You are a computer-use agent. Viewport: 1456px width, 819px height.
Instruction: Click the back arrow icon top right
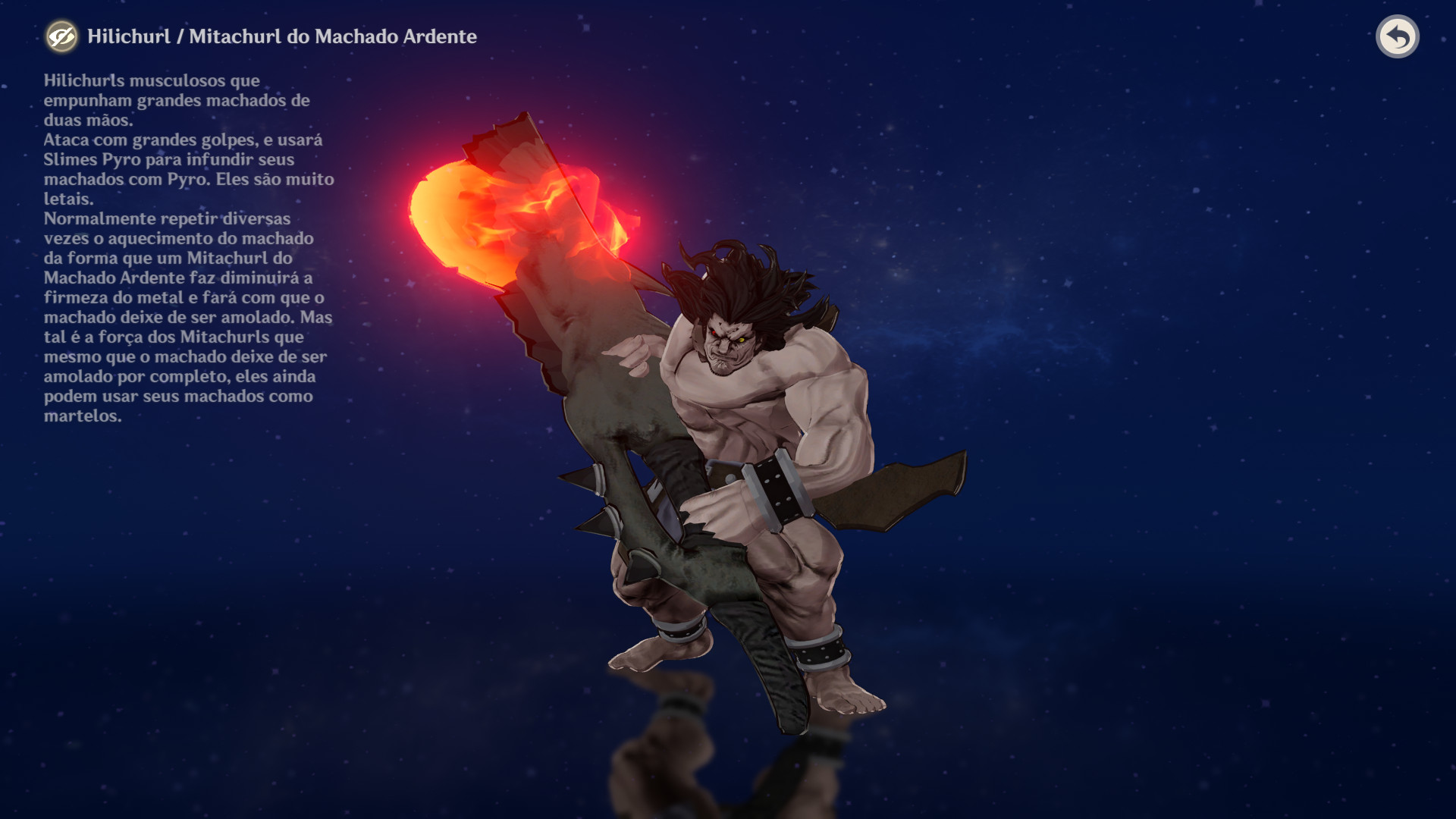(1399, 36)
